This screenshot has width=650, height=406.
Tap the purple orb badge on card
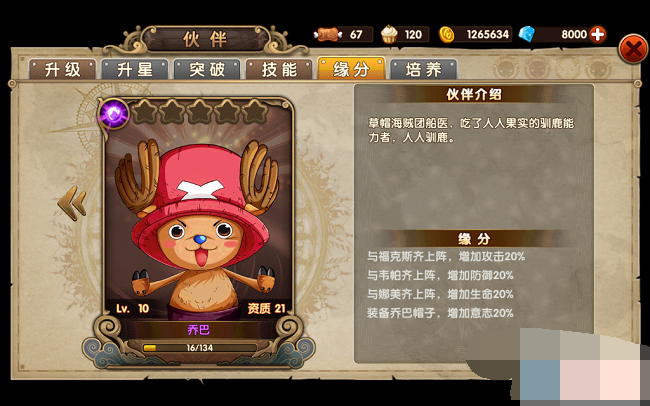point(113,114)
